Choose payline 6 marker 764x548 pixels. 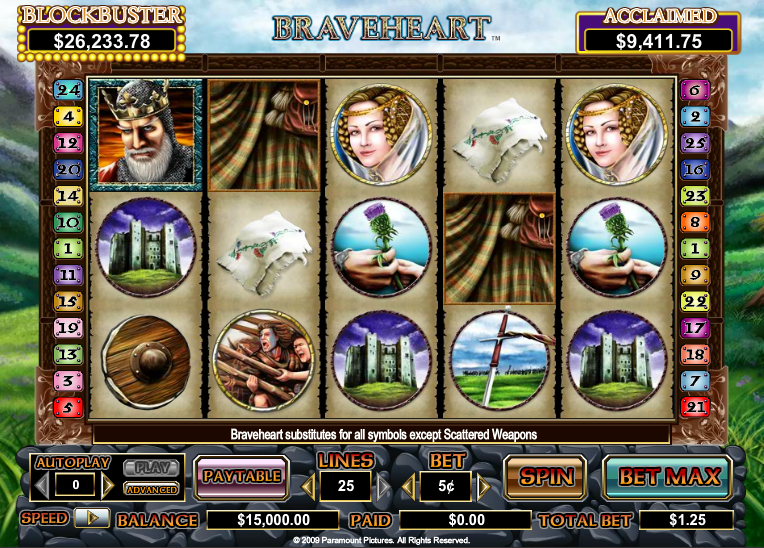(x=694, y=90)
